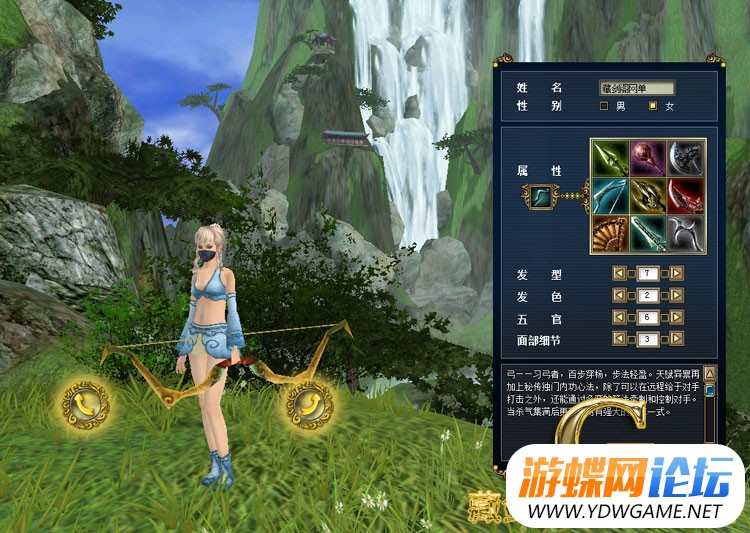
Task: Choose the golden claw weapon icon
Action: (x=648, y=195)
